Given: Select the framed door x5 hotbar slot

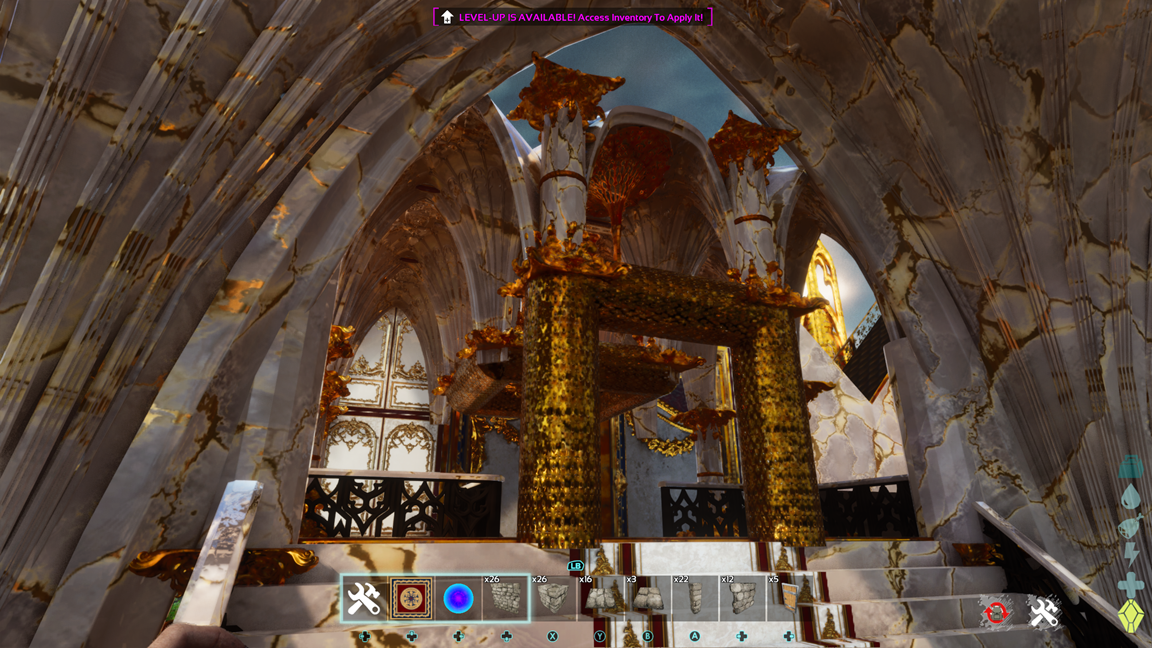Looking at the screenshot, I should click(788, 599).
